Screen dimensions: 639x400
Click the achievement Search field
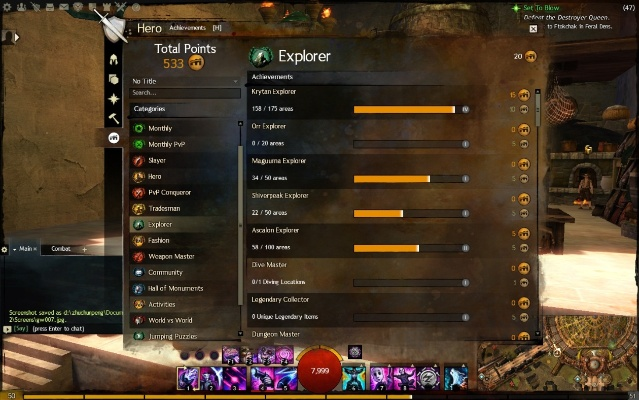point(186,93)
